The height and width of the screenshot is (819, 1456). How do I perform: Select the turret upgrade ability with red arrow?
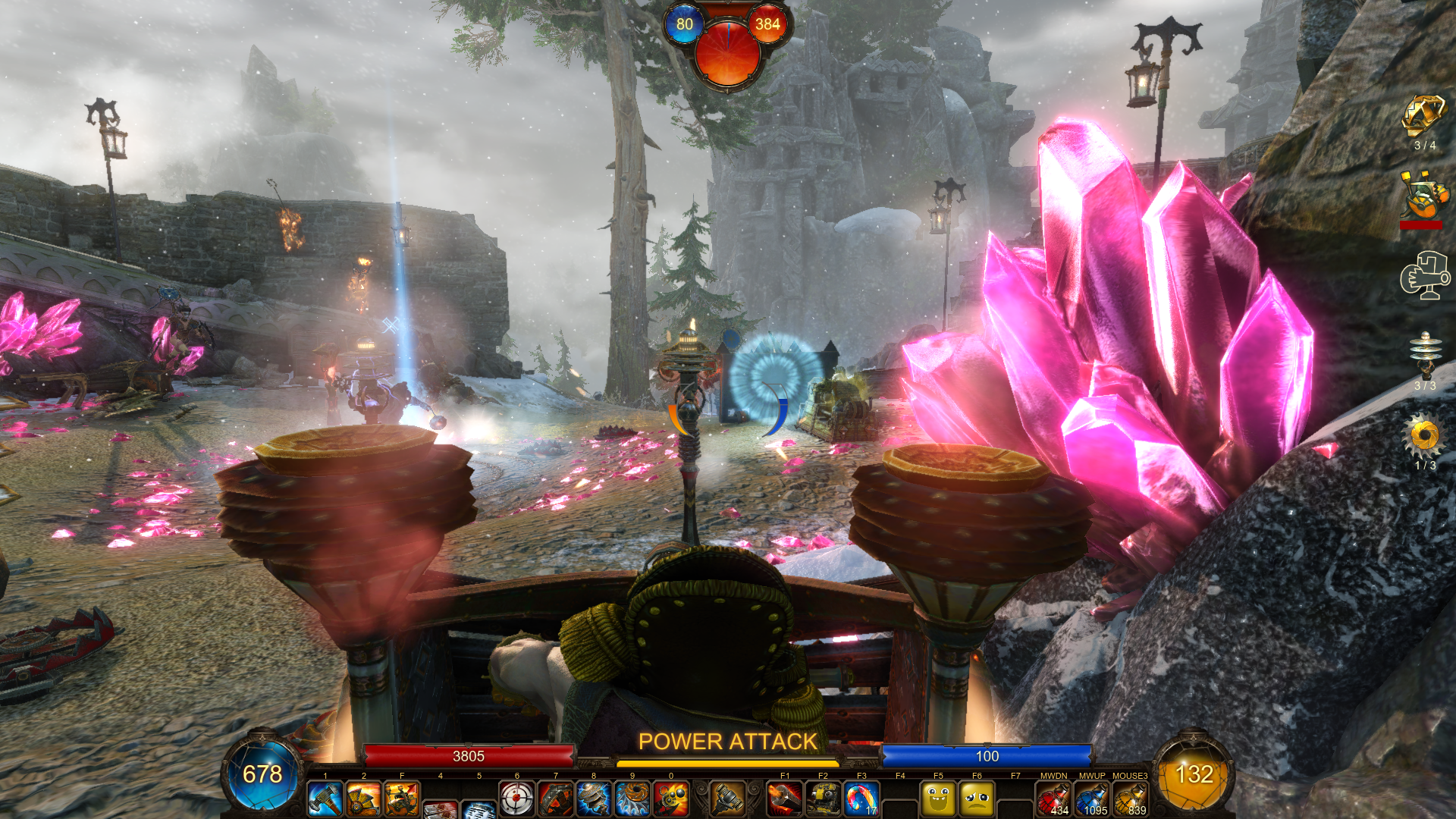coord(402,799)
